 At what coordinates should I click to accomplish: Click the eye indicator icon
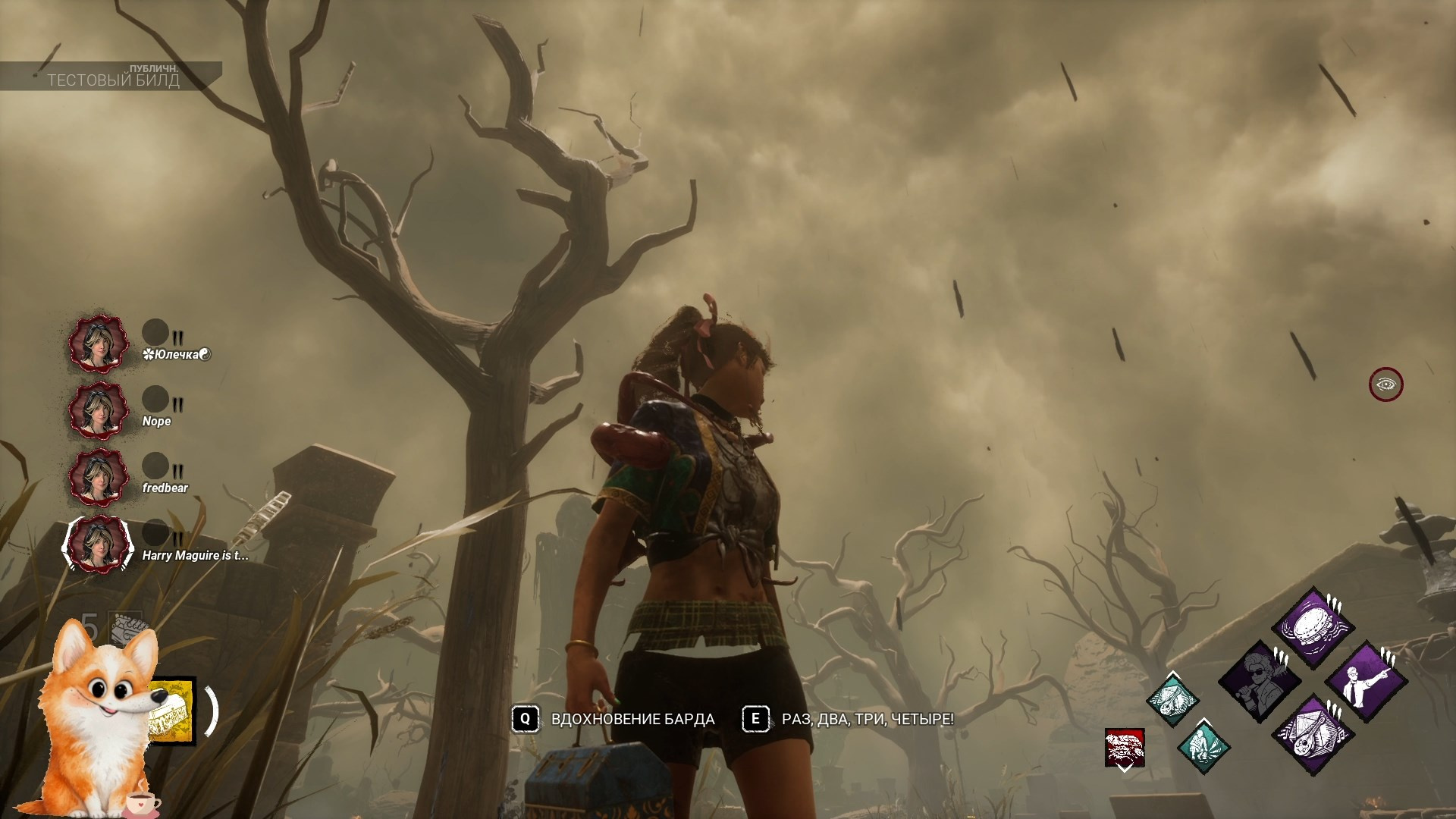(1386, 384)
